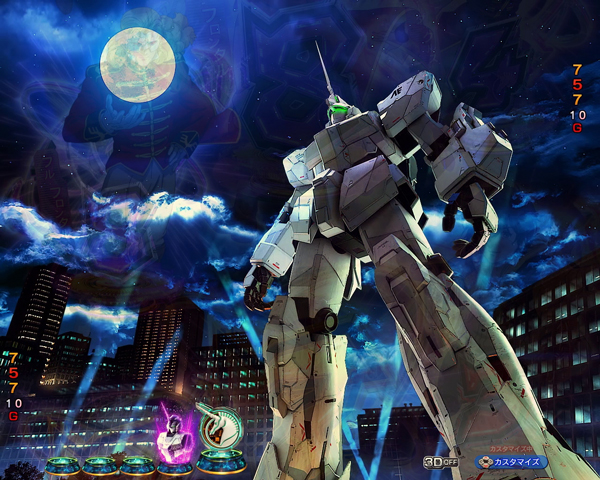600x480 pixels.
Task: Open the カスタマイズ customize menu
Action: click(509, 462)
